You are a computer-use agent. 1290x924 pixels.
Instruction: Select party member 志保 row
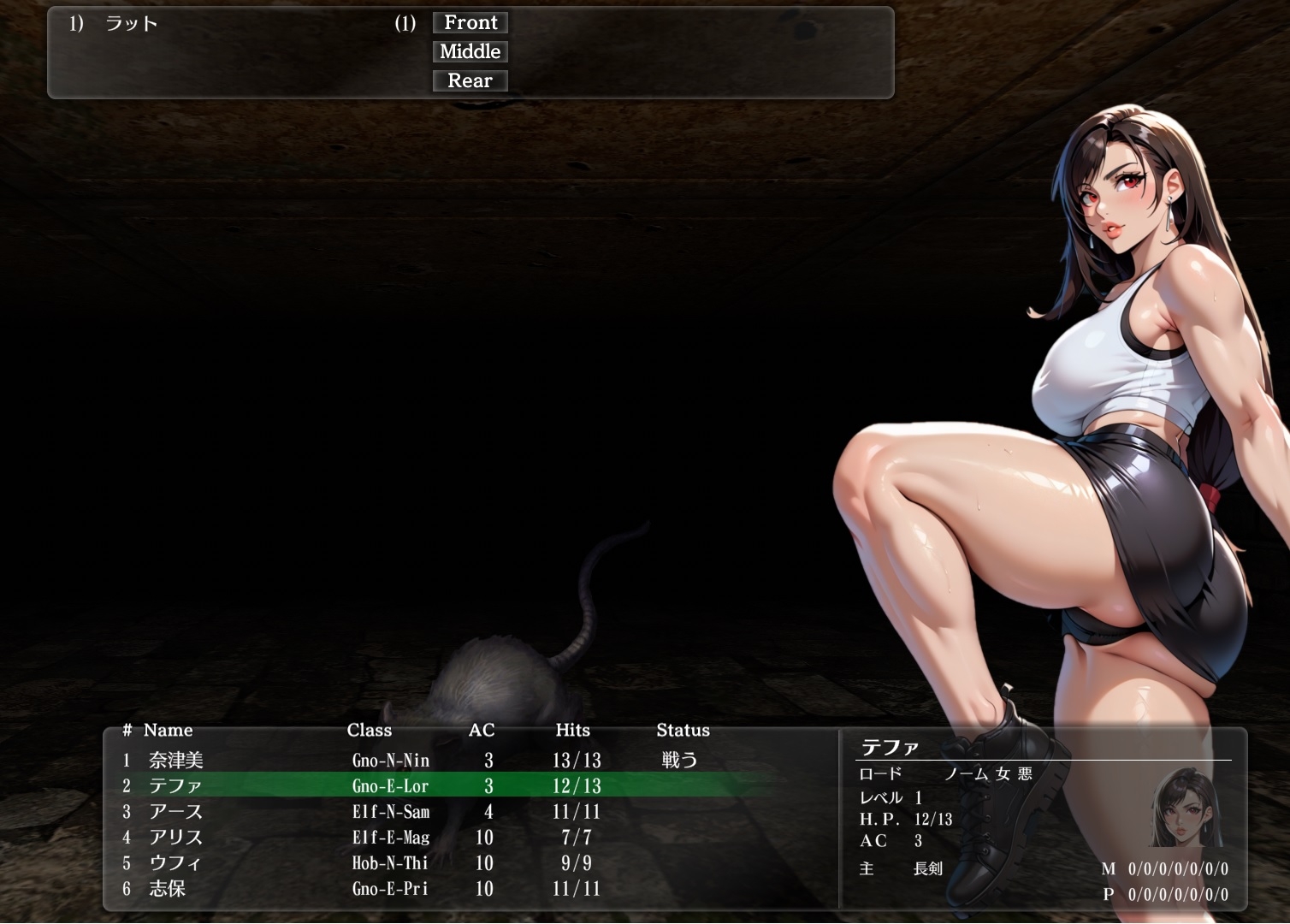point(168,888)
